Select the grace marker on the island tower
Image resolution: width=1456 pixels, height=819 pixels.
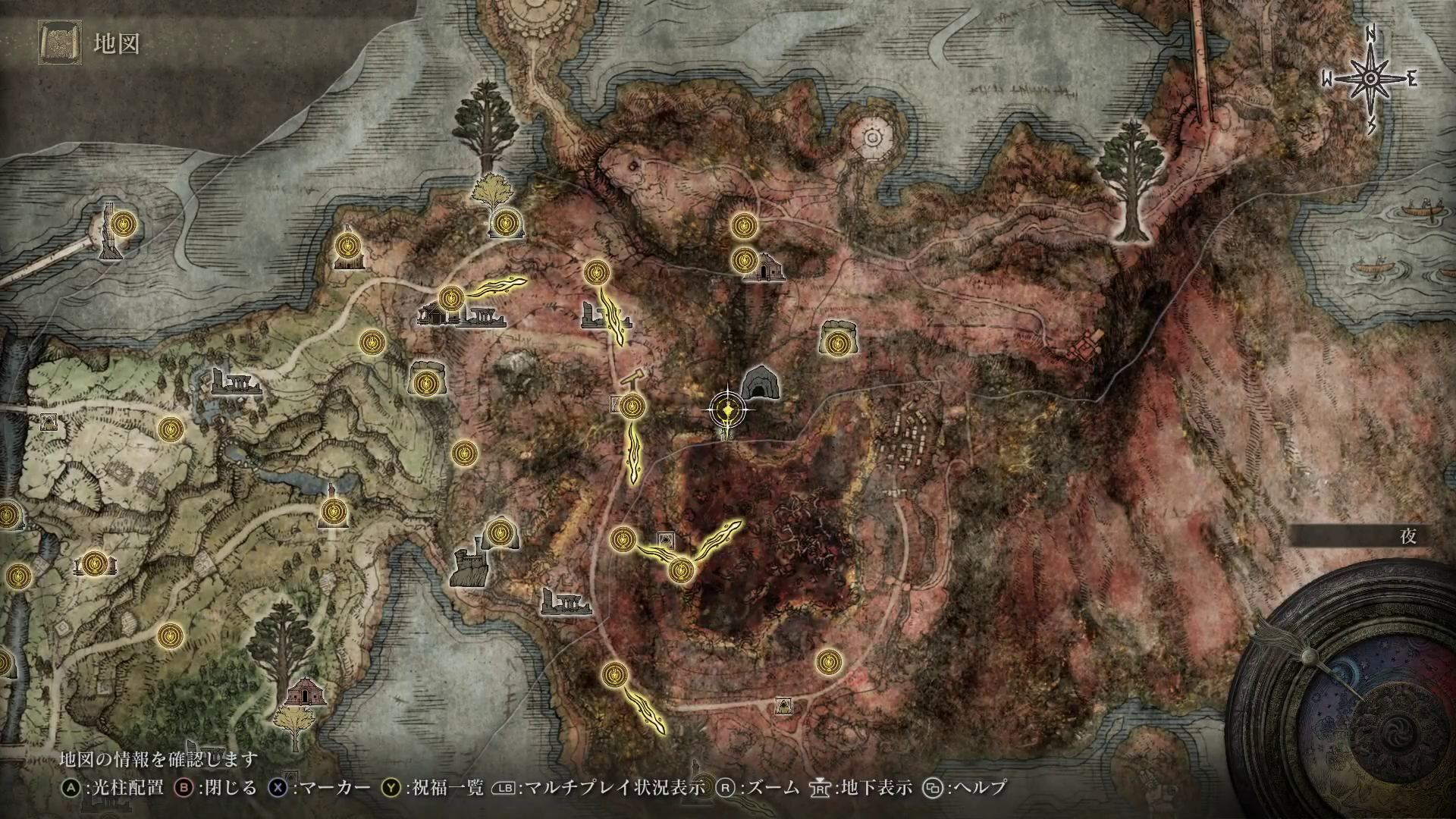click(122, 224)
